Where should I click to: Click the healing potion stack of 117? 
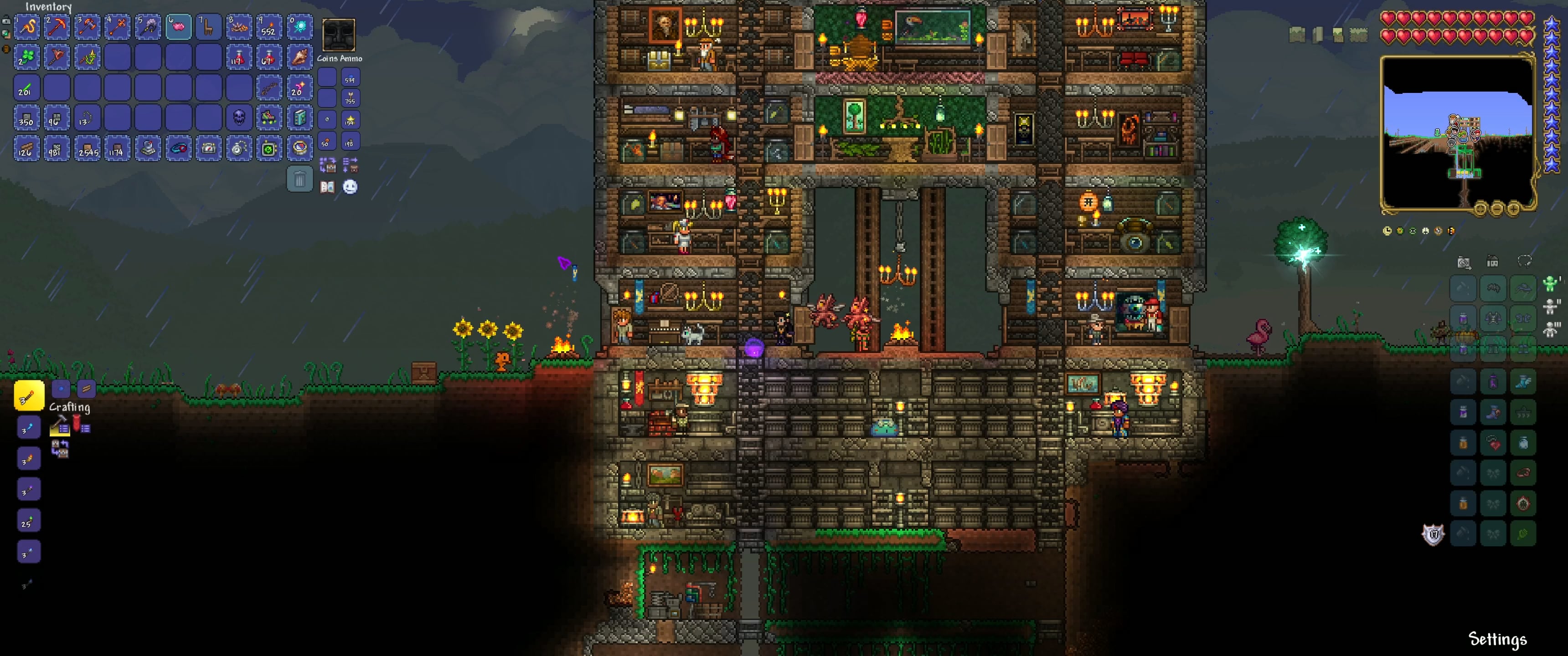pos(238,57)
